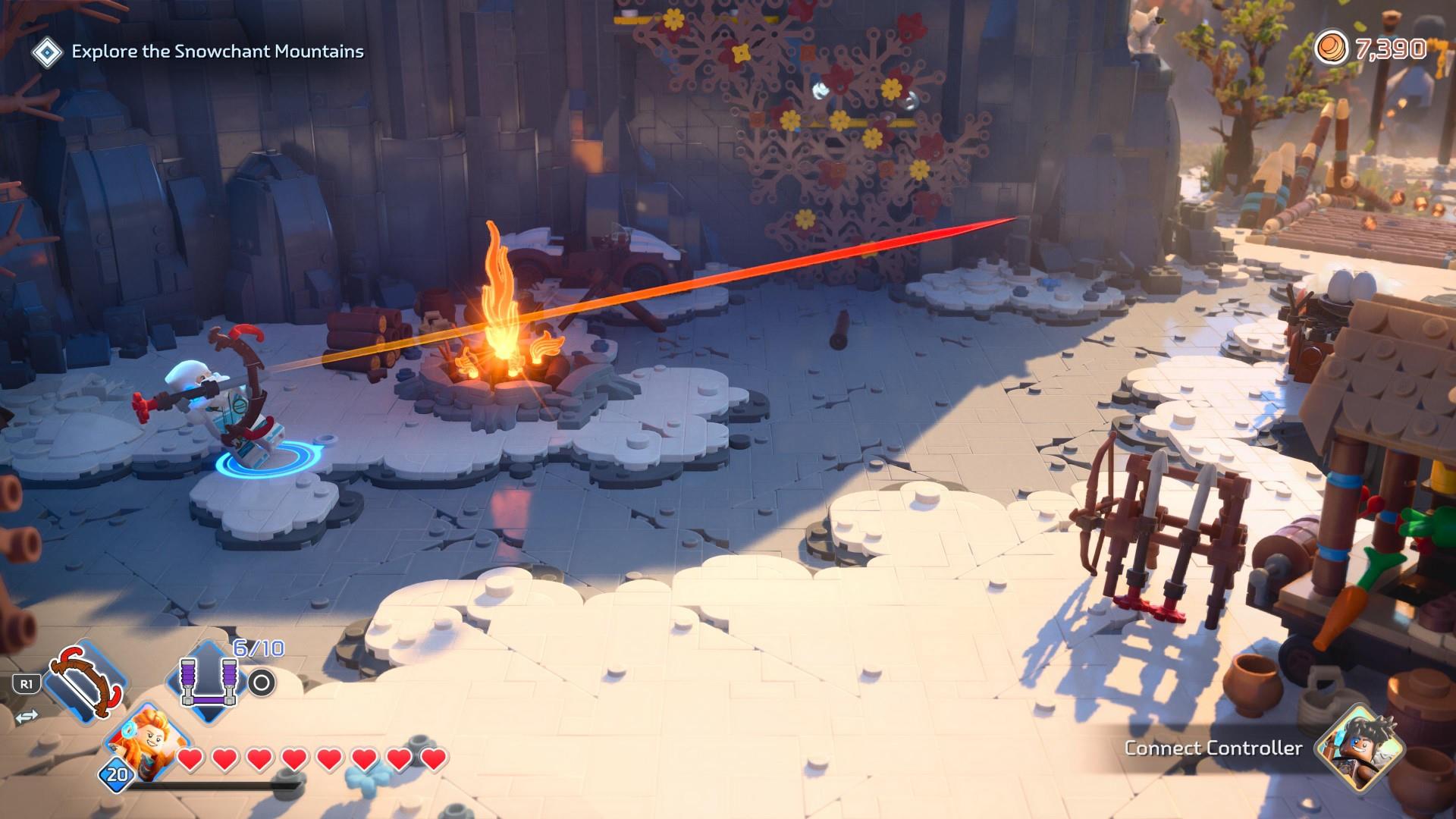Click the Connect Controller prompt
This screenshot has height=819, width=1456.
pos(1213,748)
